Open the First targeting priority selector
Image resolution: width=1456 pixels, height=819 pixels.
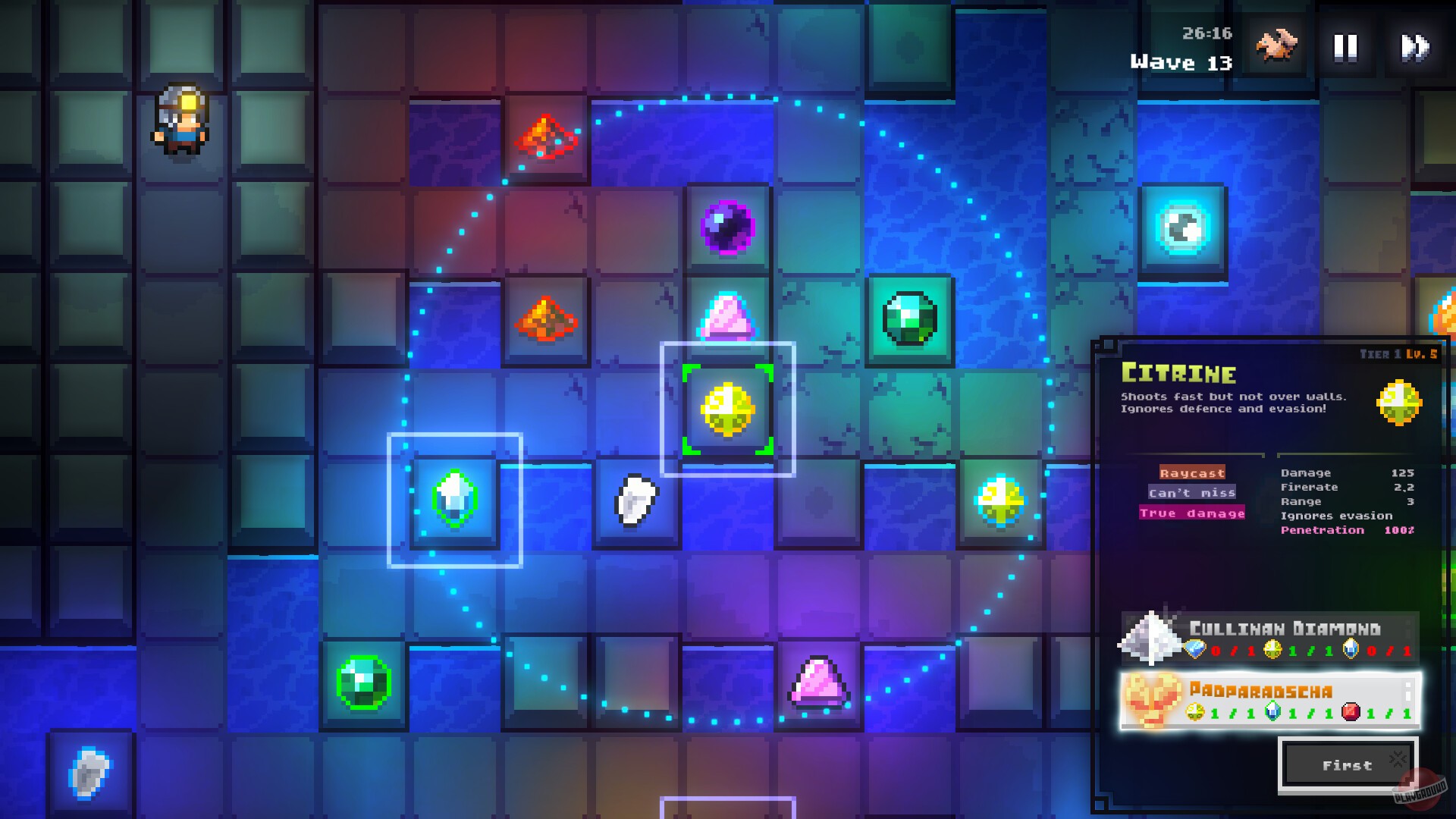pyautogui.click(x=1348, y=764)
